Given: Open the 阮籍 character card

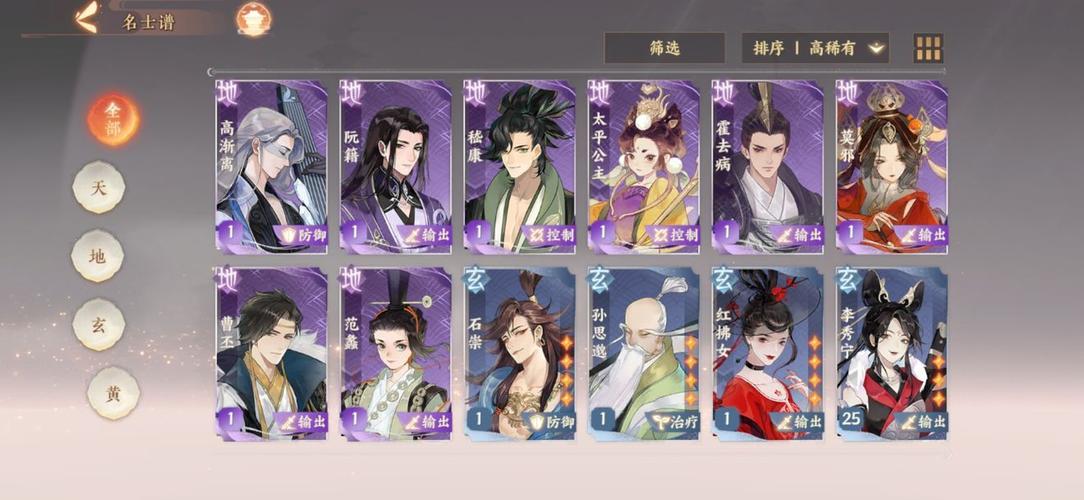Looking at the screenshot, I should click(395, 165).
